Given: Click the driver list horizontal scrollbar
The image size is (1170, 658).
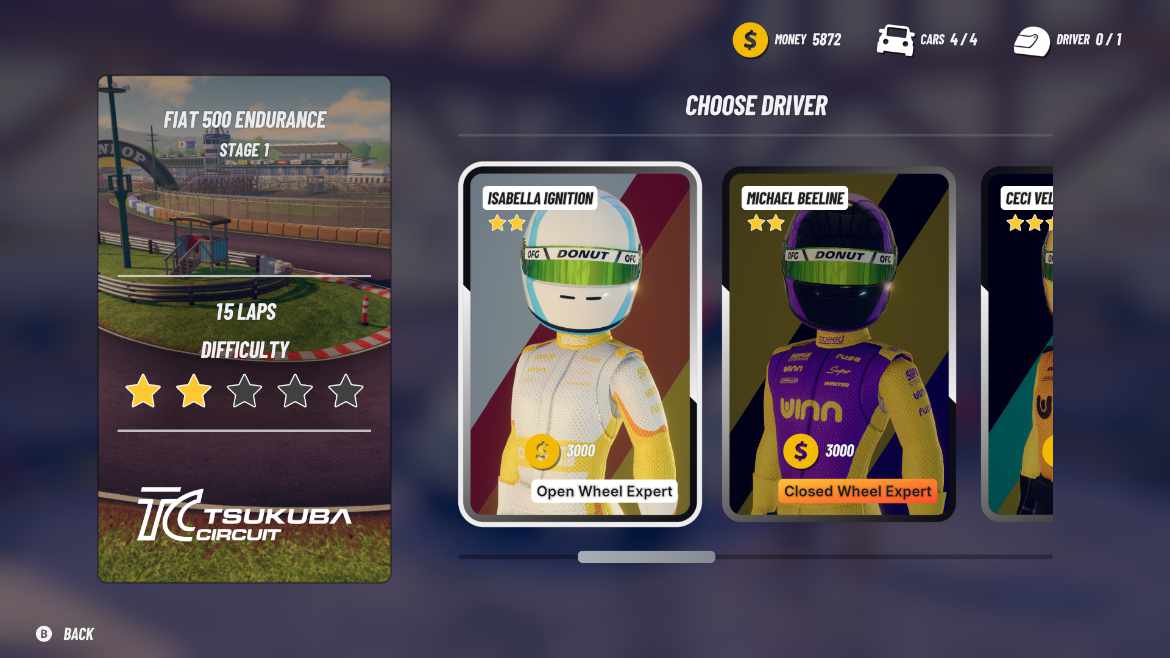Looking at the screenshot, I should pos(646,557).
